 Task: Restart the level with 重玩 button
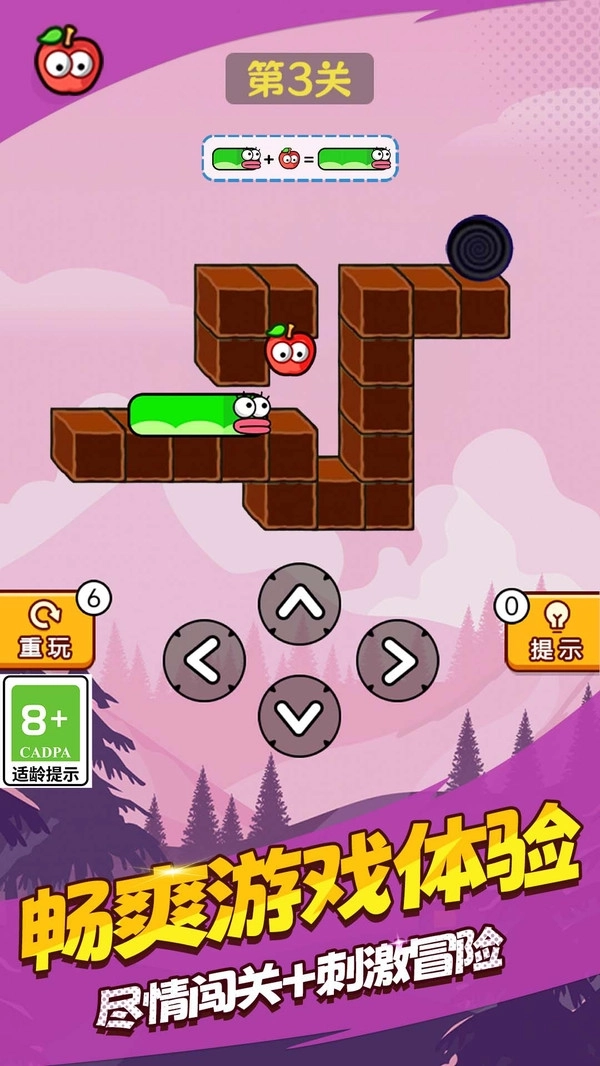coord(46,630)
